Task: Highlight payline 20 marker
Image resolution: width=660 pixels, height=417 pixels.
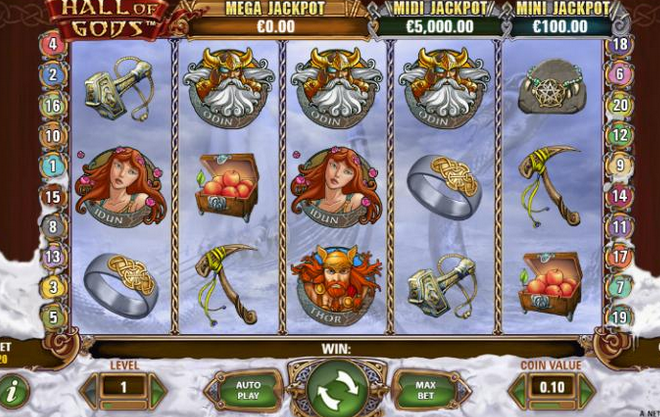Action: pyautogui.click(x=620, y=105)
